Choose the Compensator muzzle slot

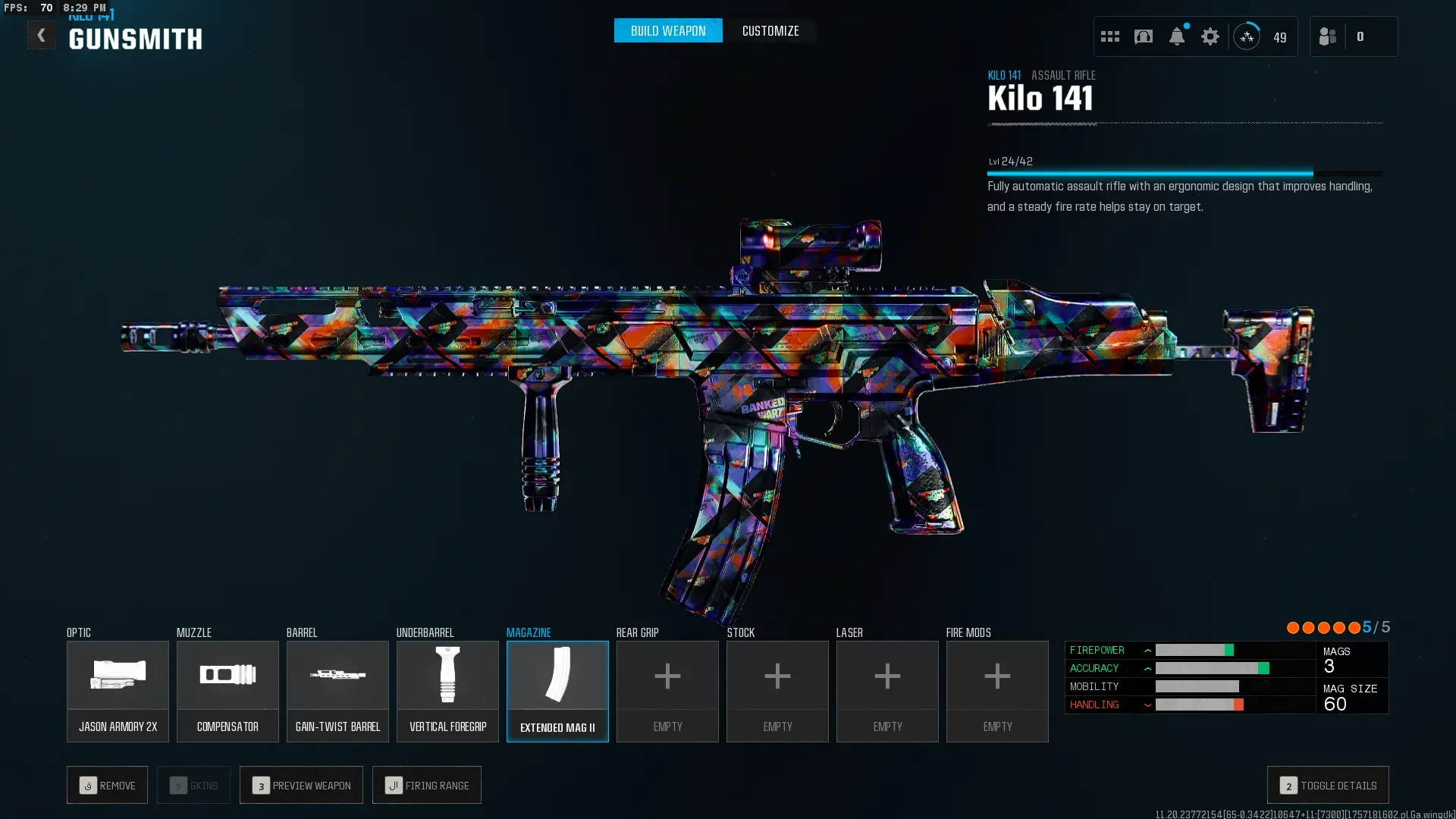(227, 691)
